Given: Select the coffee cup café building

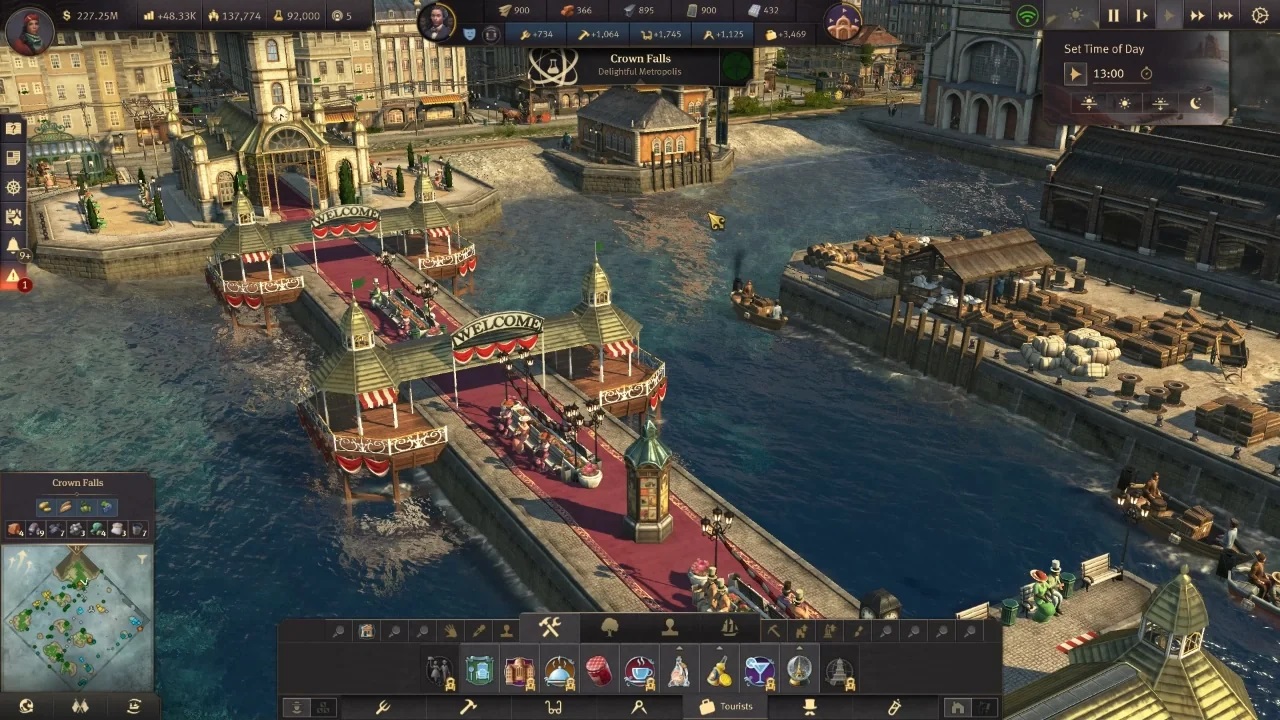Looking at the screenshot, I should [638, 671].
